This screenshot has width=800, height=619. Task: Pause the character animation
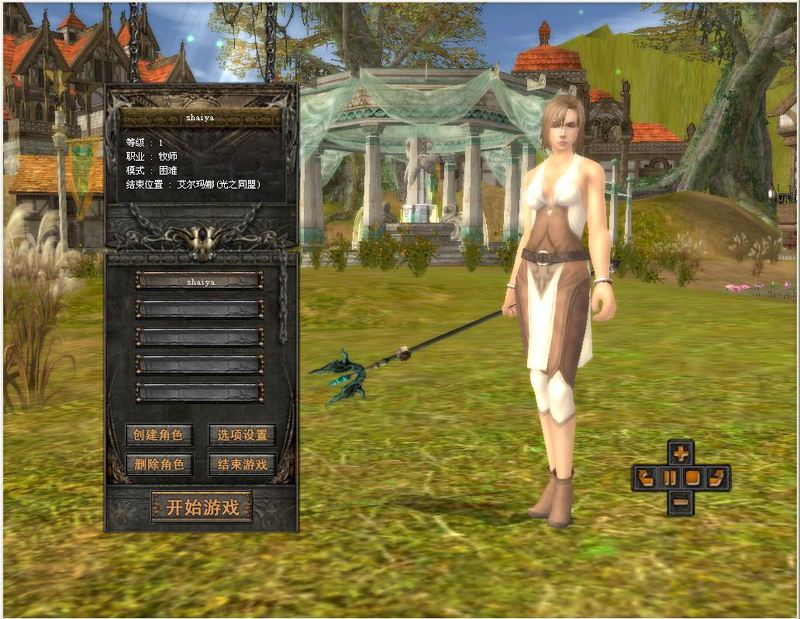[x=669, y=477]
